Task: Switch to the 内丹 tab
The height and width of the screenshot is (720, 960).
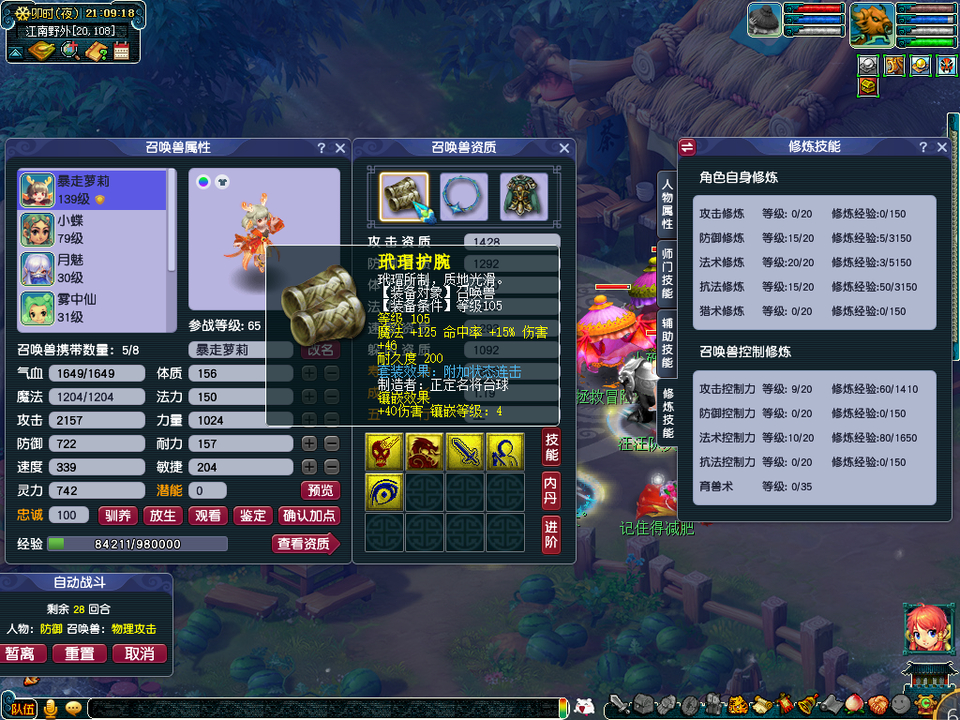Action: (551, 490)
